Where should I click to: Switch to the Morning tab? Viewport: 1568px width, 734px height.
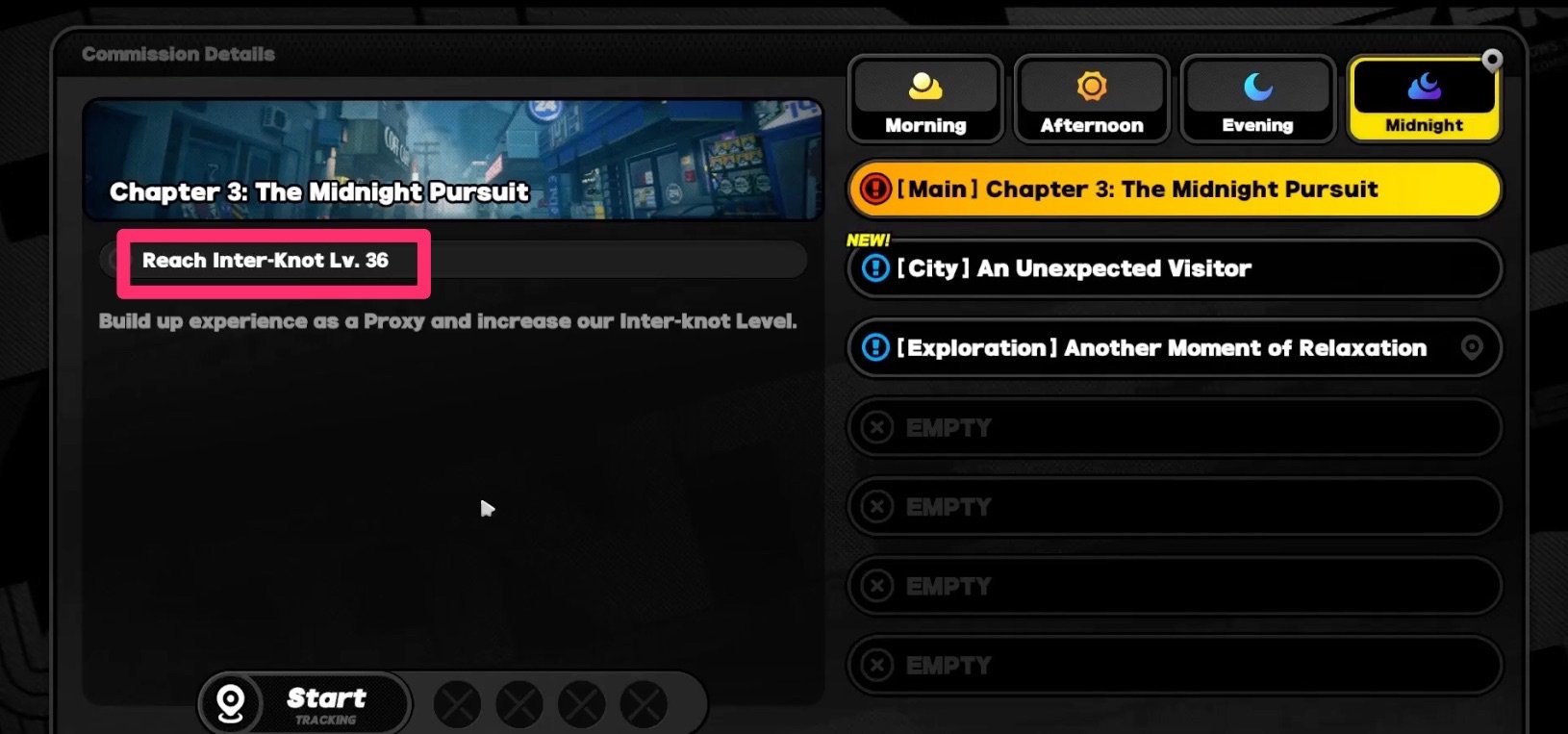click(x=924, y=101)
